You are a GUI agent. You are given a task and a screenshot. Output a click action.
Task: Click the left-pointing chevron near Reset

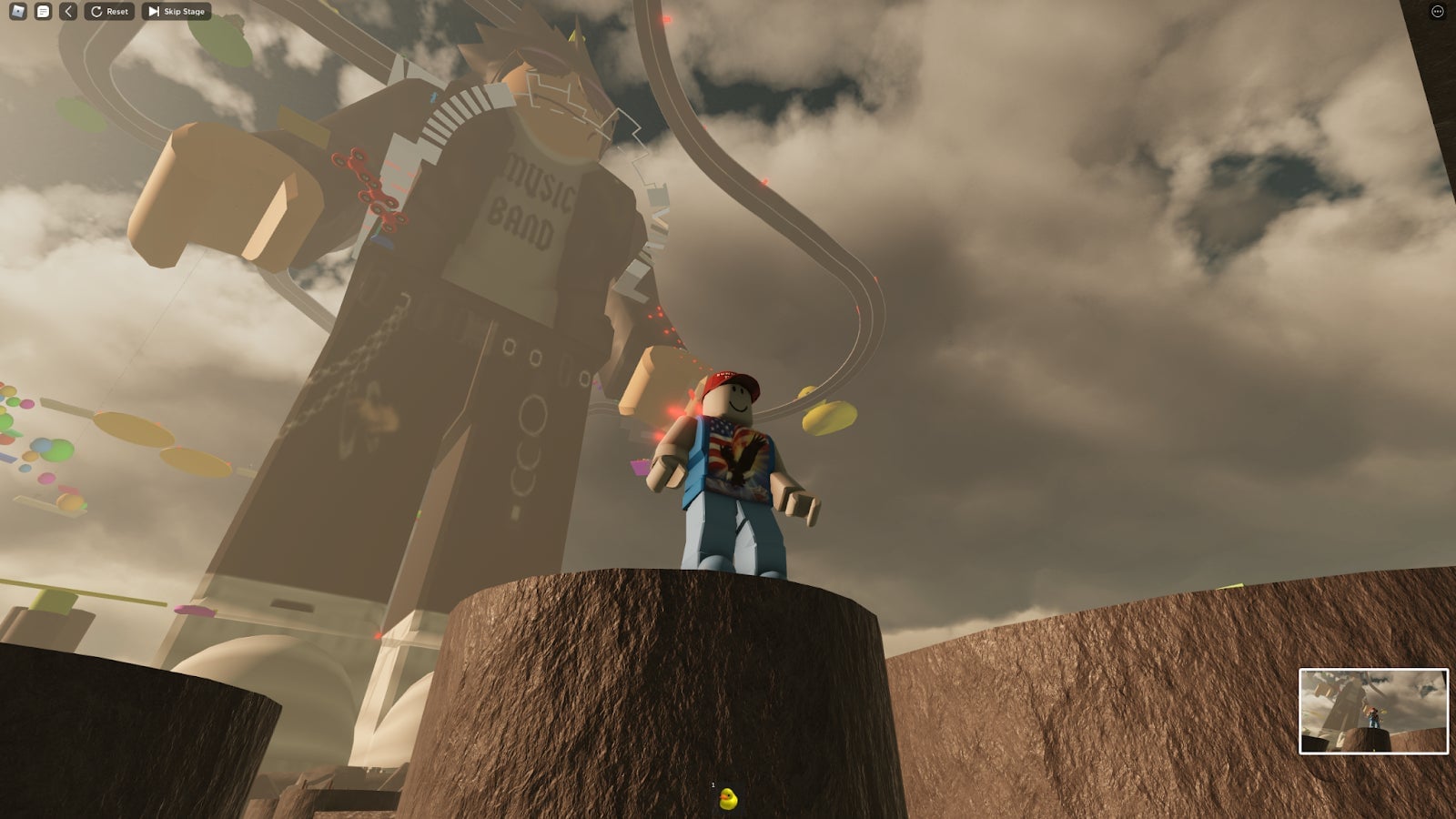[x=68, y=12]
